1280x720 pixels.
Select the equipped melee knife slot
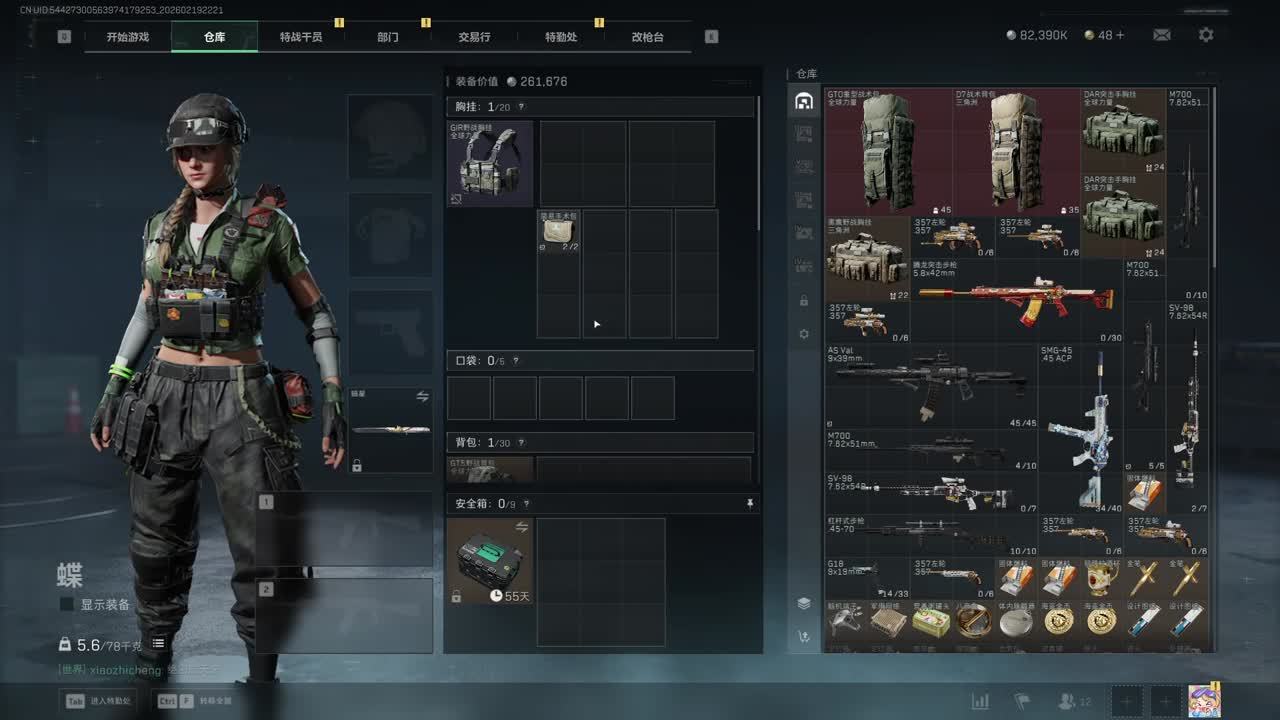tap(390, 430)
